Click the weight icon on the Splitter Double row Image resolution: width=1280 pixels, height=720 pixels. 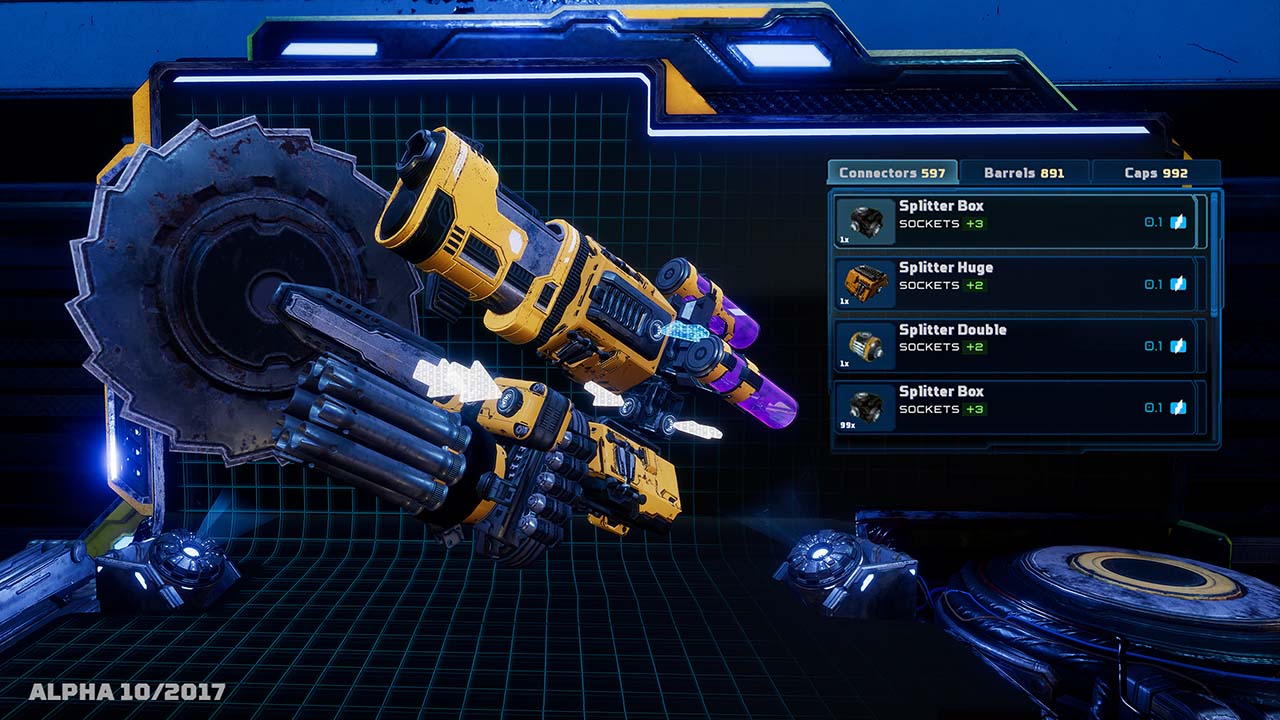(1177, 349)
